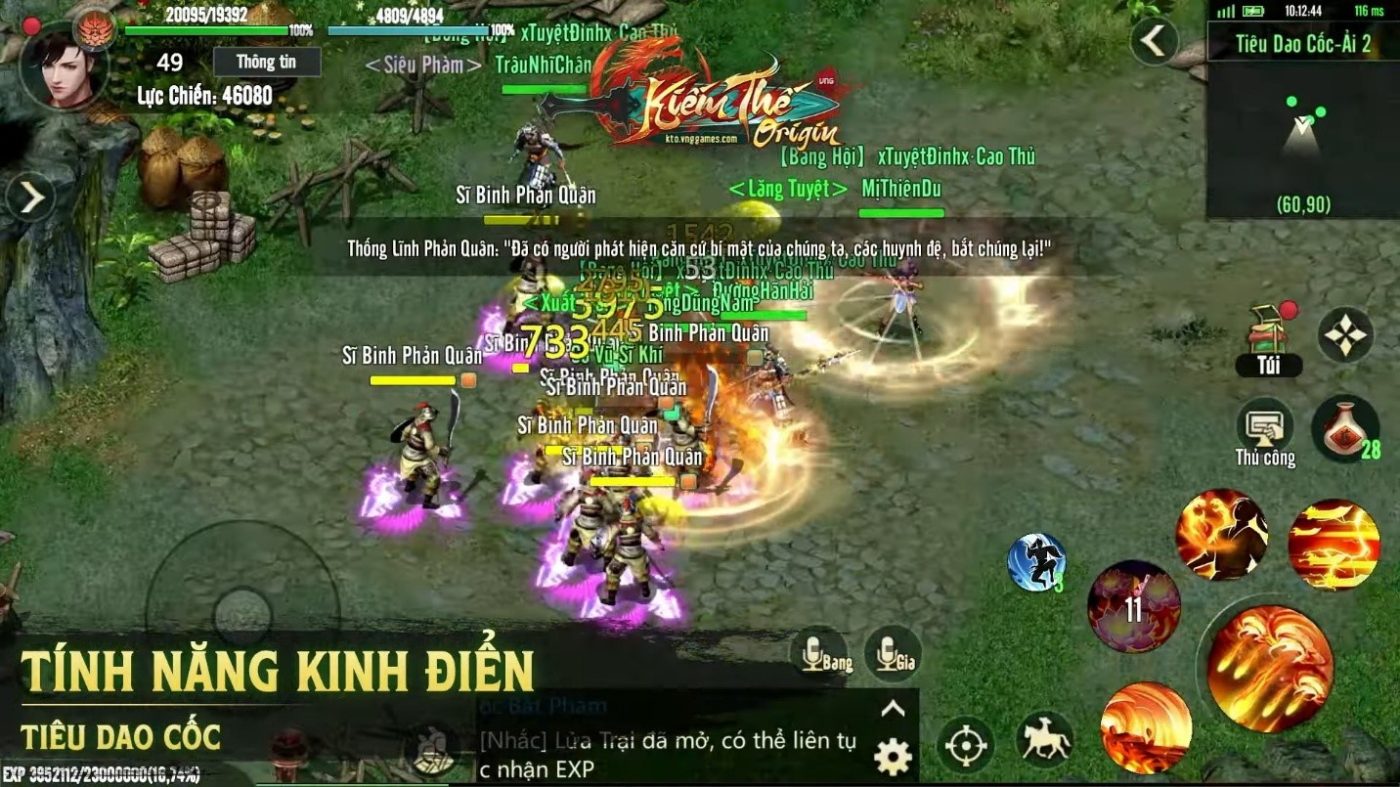Open chat settings gear icon
1400x787 pixels.
tap(892, 756)
